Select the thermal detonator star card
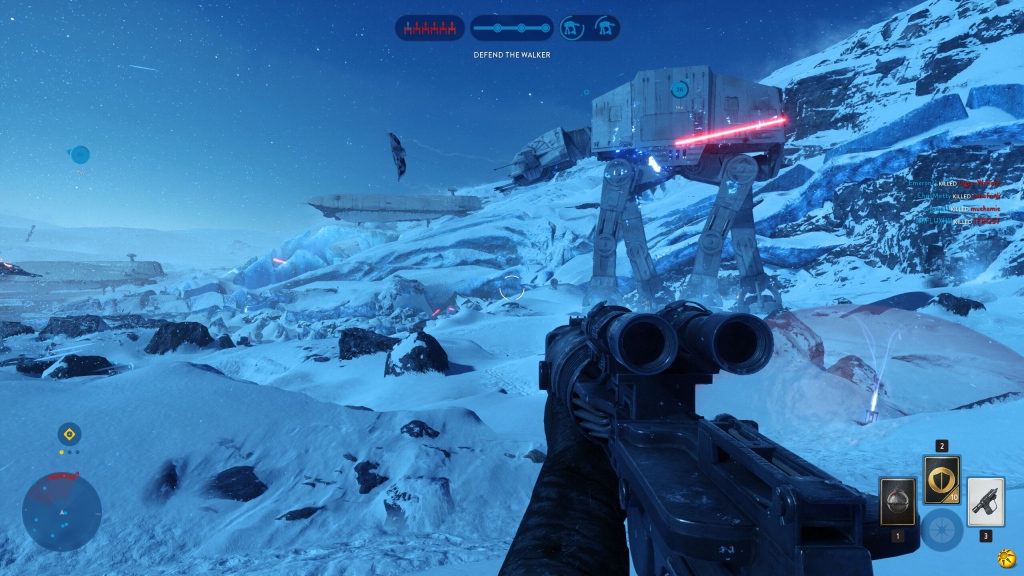 [897, 500]
